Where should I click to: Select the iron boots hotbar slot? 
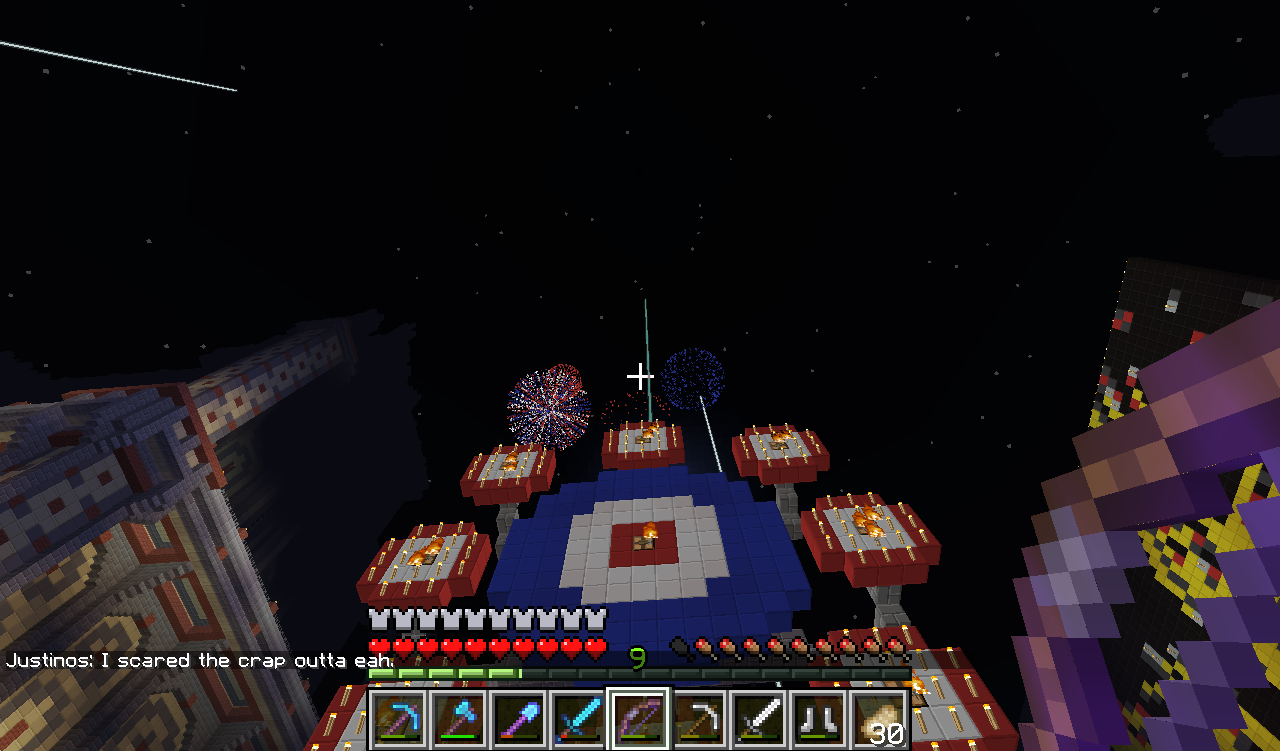(819, 719)
